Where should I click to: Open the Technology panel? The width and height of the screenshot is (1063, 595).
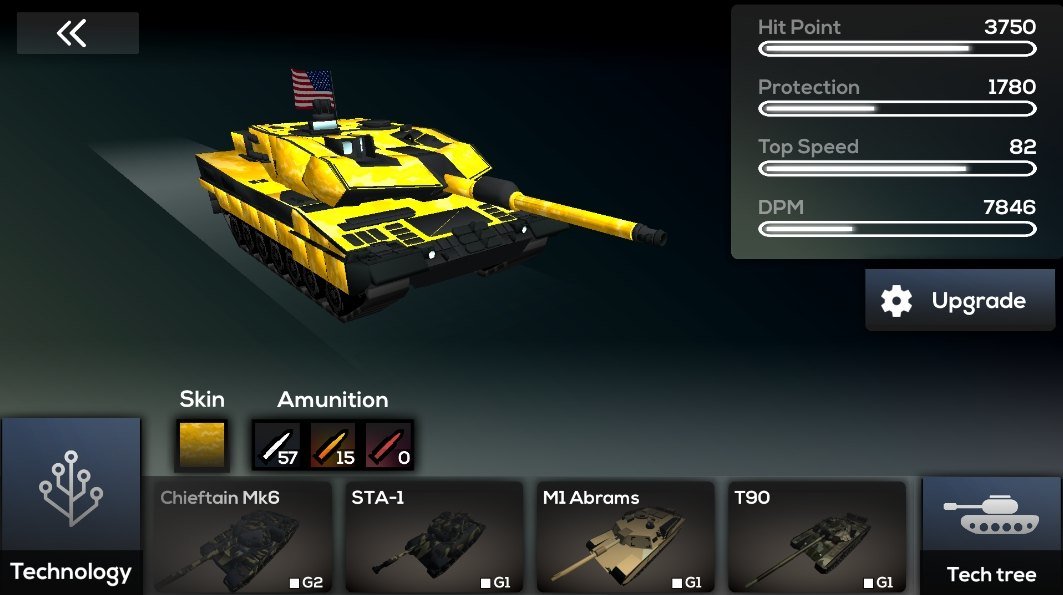click(71, 505)
